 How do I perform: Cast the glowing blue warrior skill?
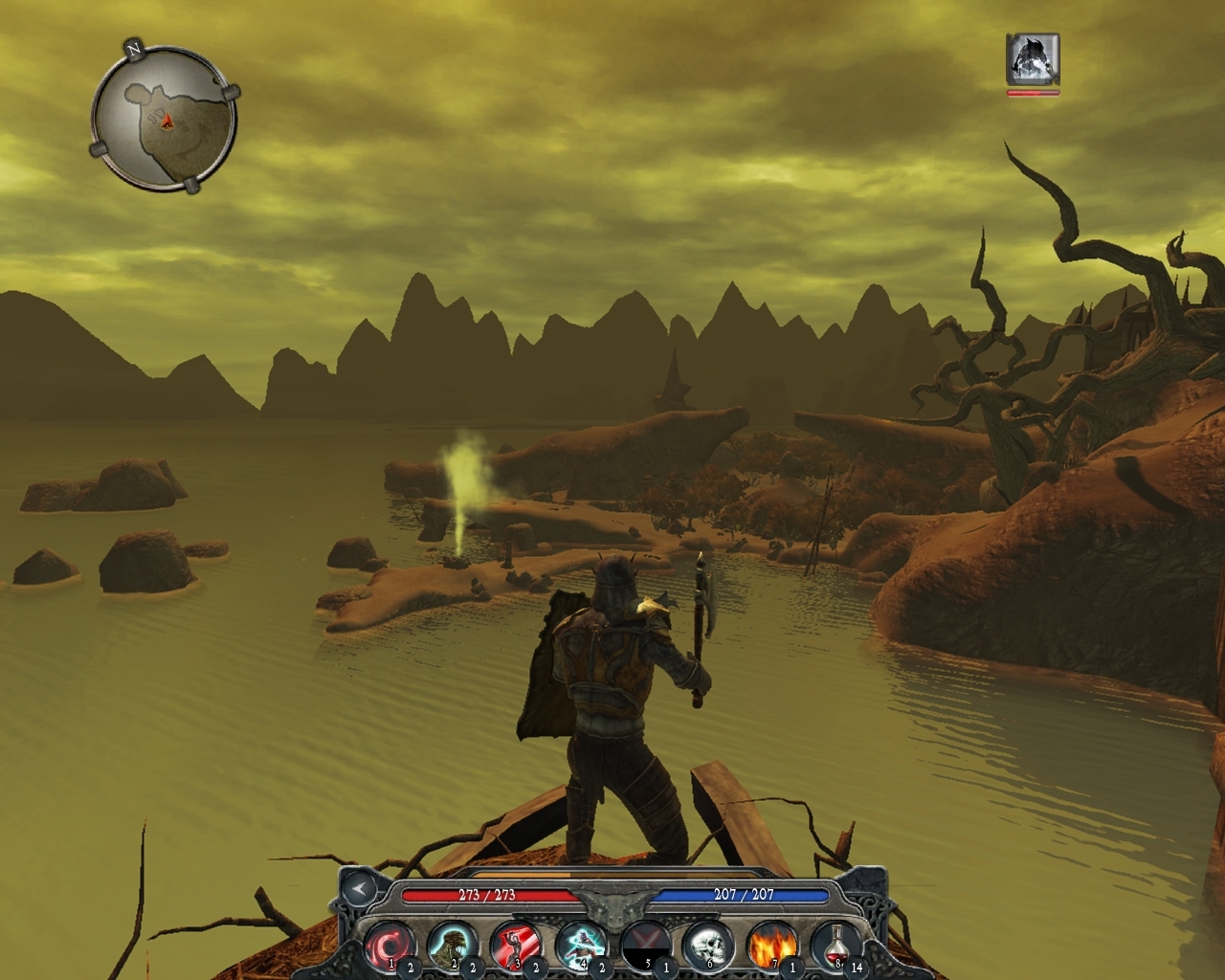pyautogui.click(x=580, y=944)
